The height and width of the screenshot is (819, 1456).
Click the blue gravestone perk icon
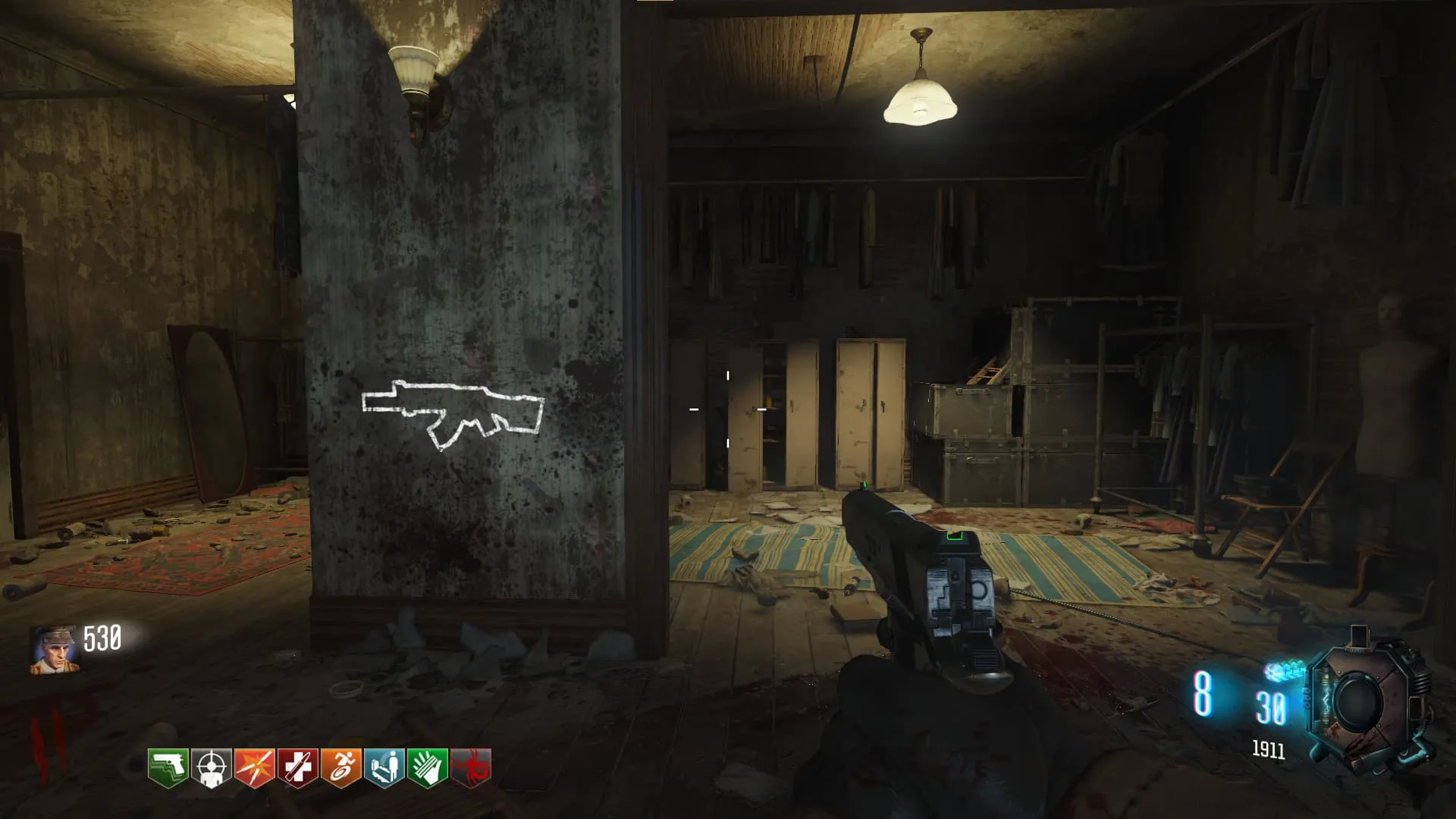[x=384, y=767]
